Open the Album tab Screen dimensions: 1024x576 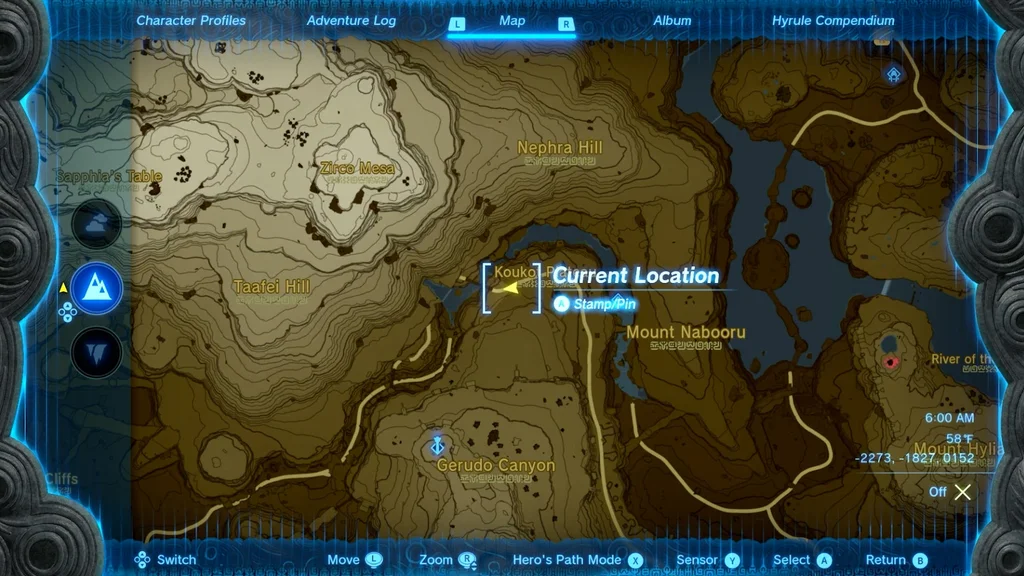coord(672,20)
